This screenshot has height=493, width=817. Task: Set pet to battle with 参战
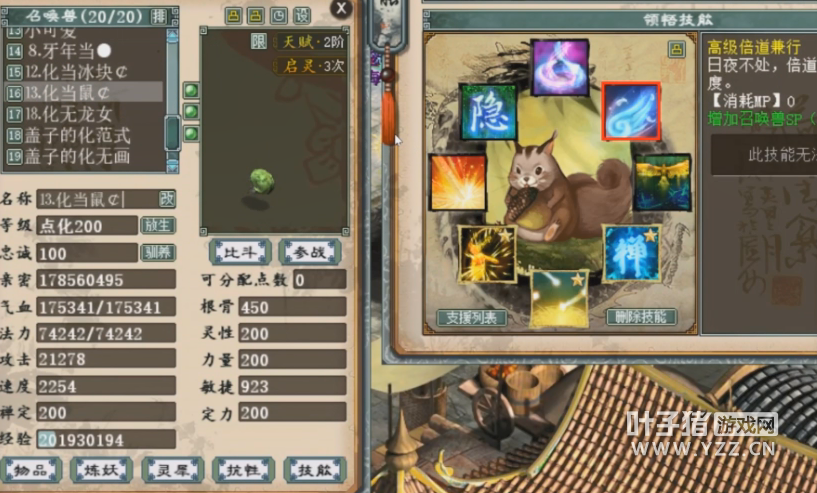tap(309, 251)
